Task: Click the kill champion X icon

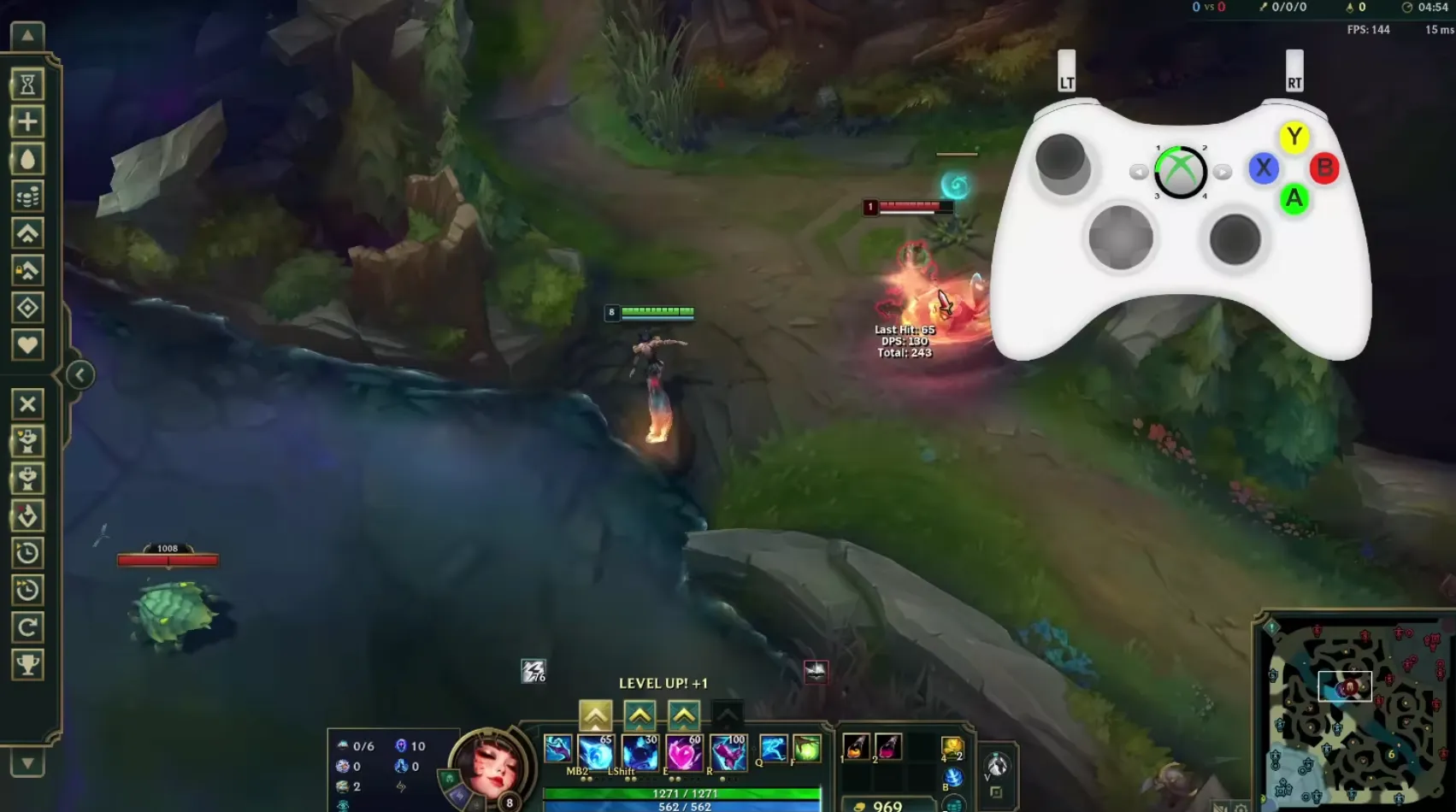Action: (x=28, y=403)
